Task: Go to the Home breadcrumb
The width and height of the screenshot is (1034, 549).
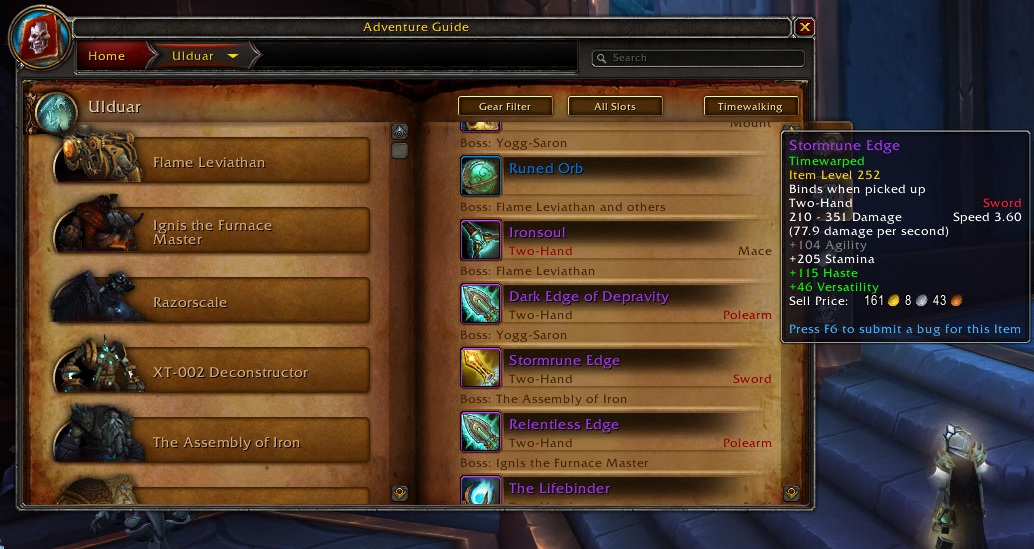Action: 106,56
